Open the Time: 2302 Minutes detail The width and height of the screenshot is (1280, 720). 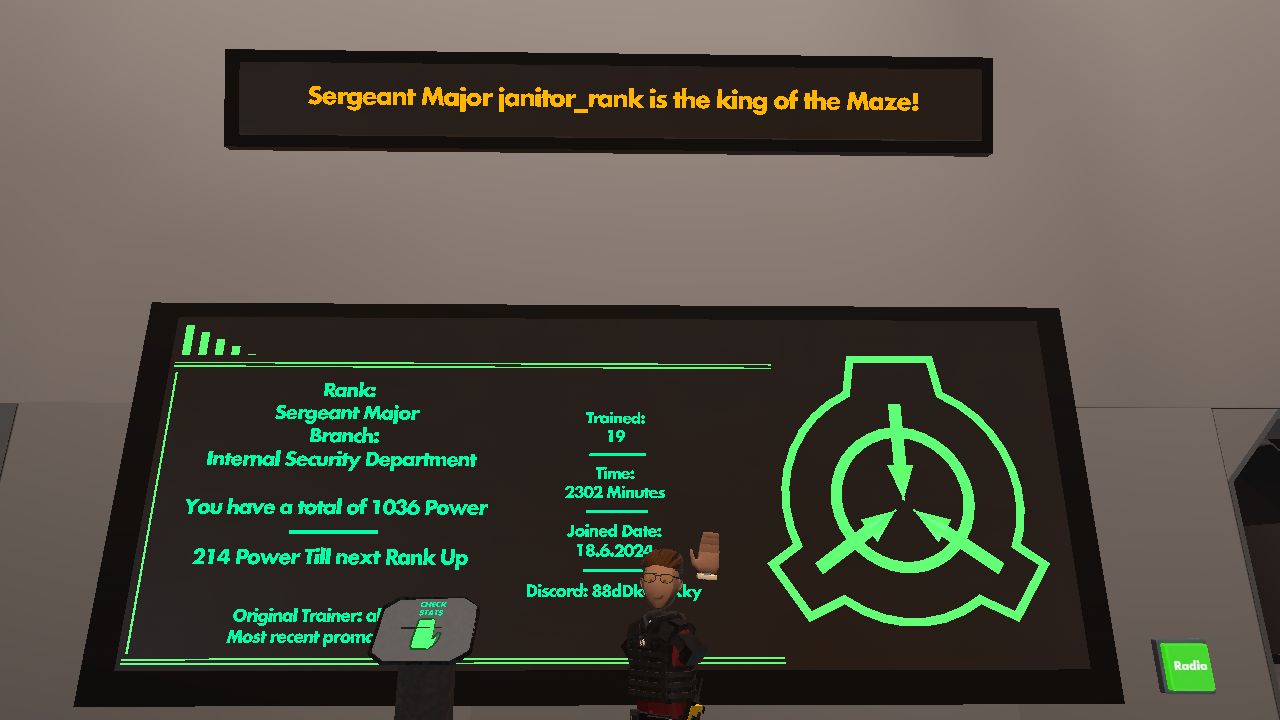613,483
